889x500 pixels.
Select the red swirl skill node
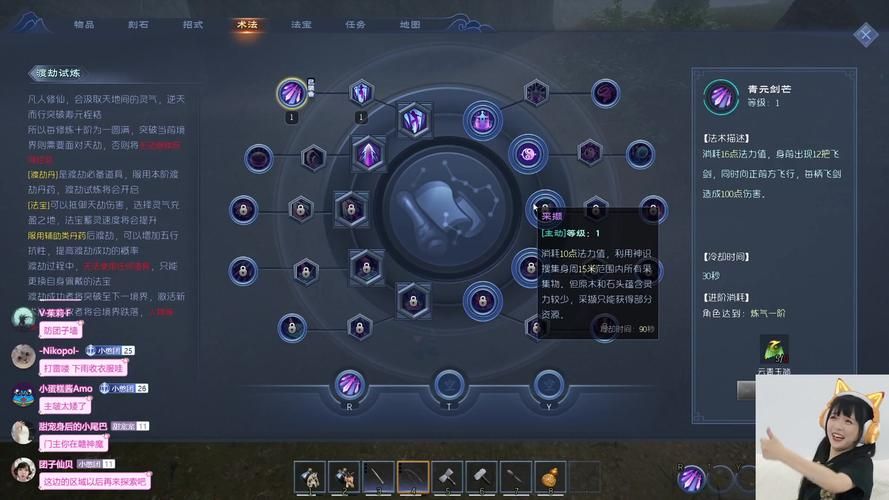coord(606,93)
